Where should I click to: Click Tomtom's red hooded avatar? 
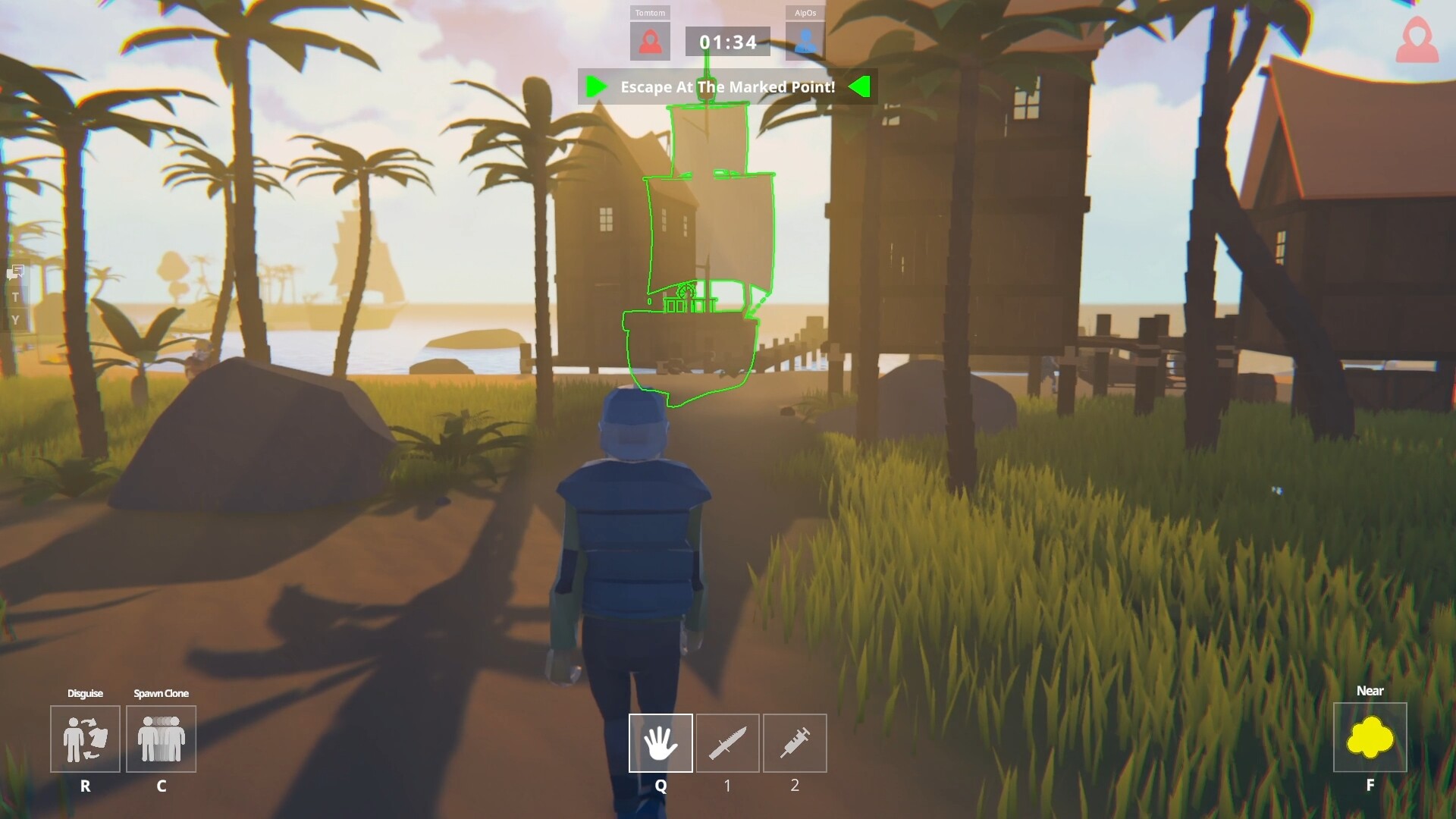(651, 40)
